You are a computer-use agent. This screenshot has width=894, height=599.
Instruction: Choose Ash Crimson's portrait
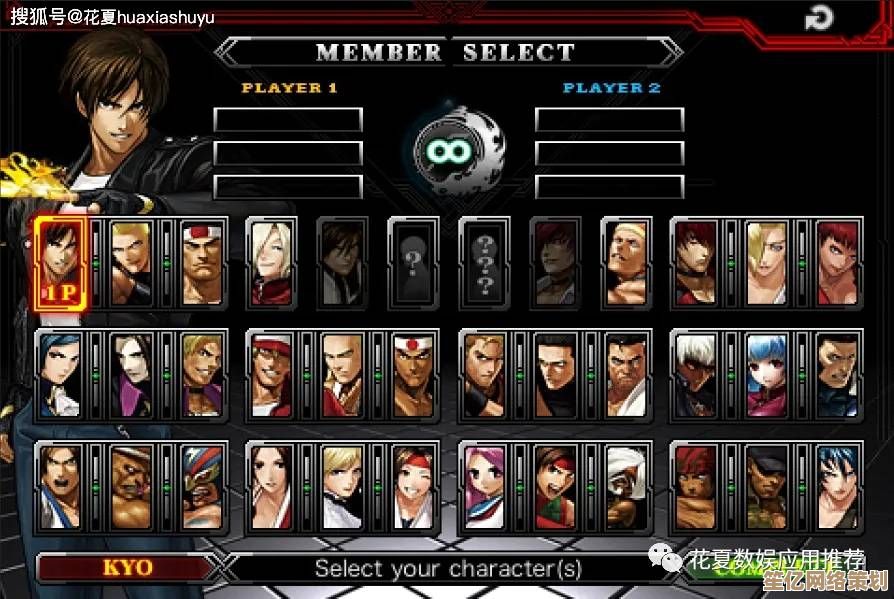[x=272, y=261]
